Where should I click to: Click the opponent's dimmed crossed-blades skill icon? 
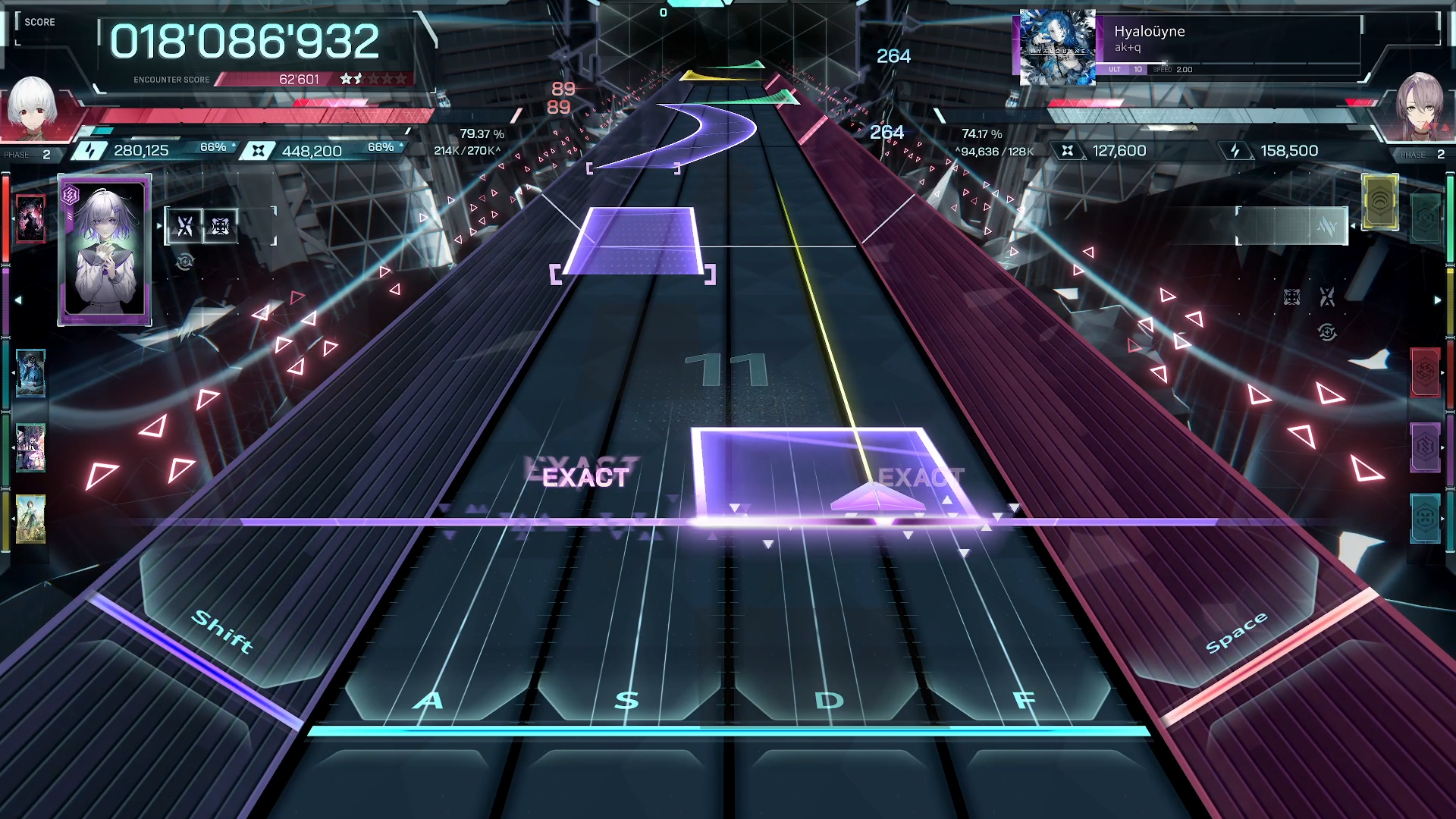(1327, 297)
